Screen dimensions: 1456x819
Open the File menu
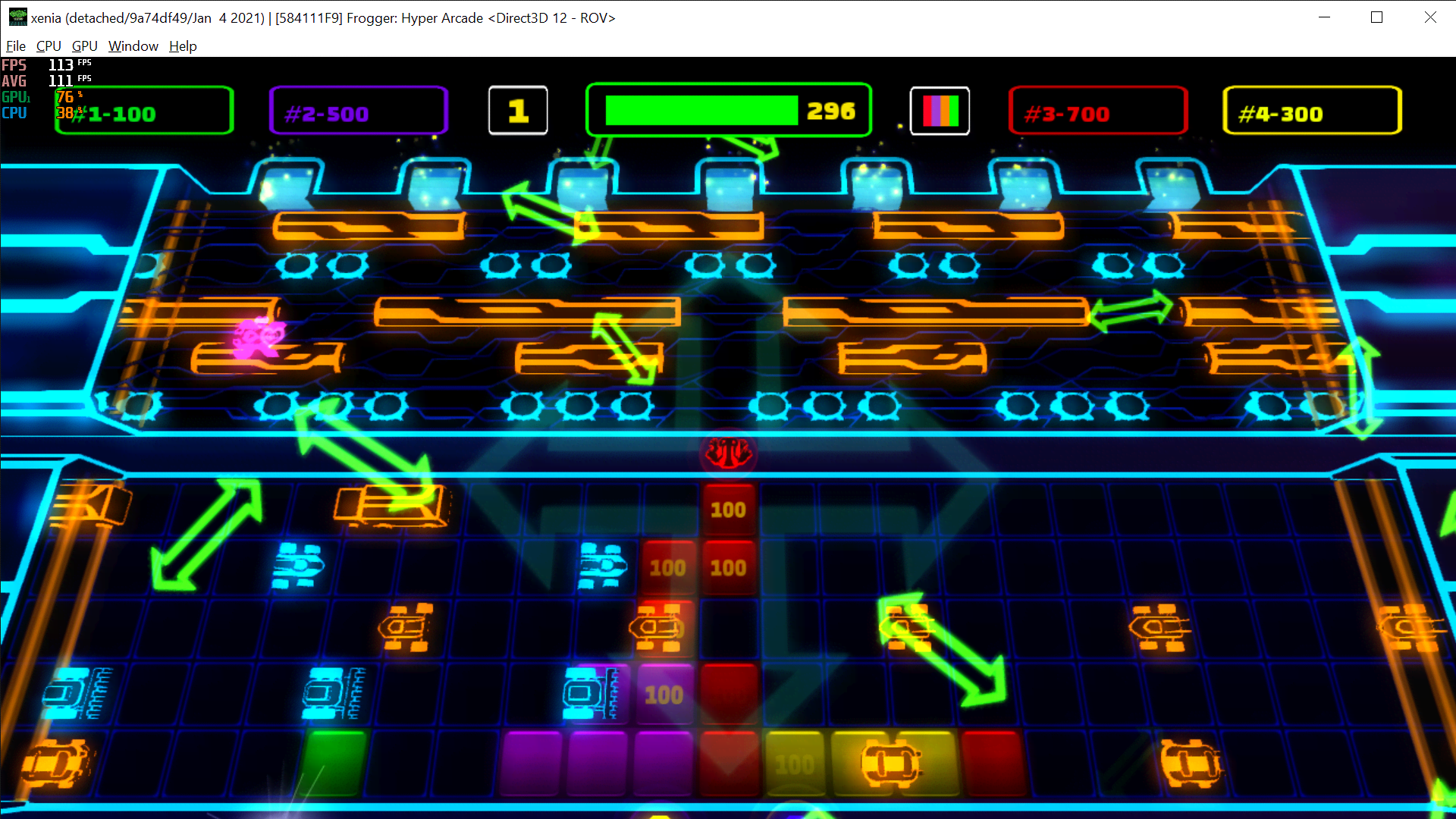point(15,46)
